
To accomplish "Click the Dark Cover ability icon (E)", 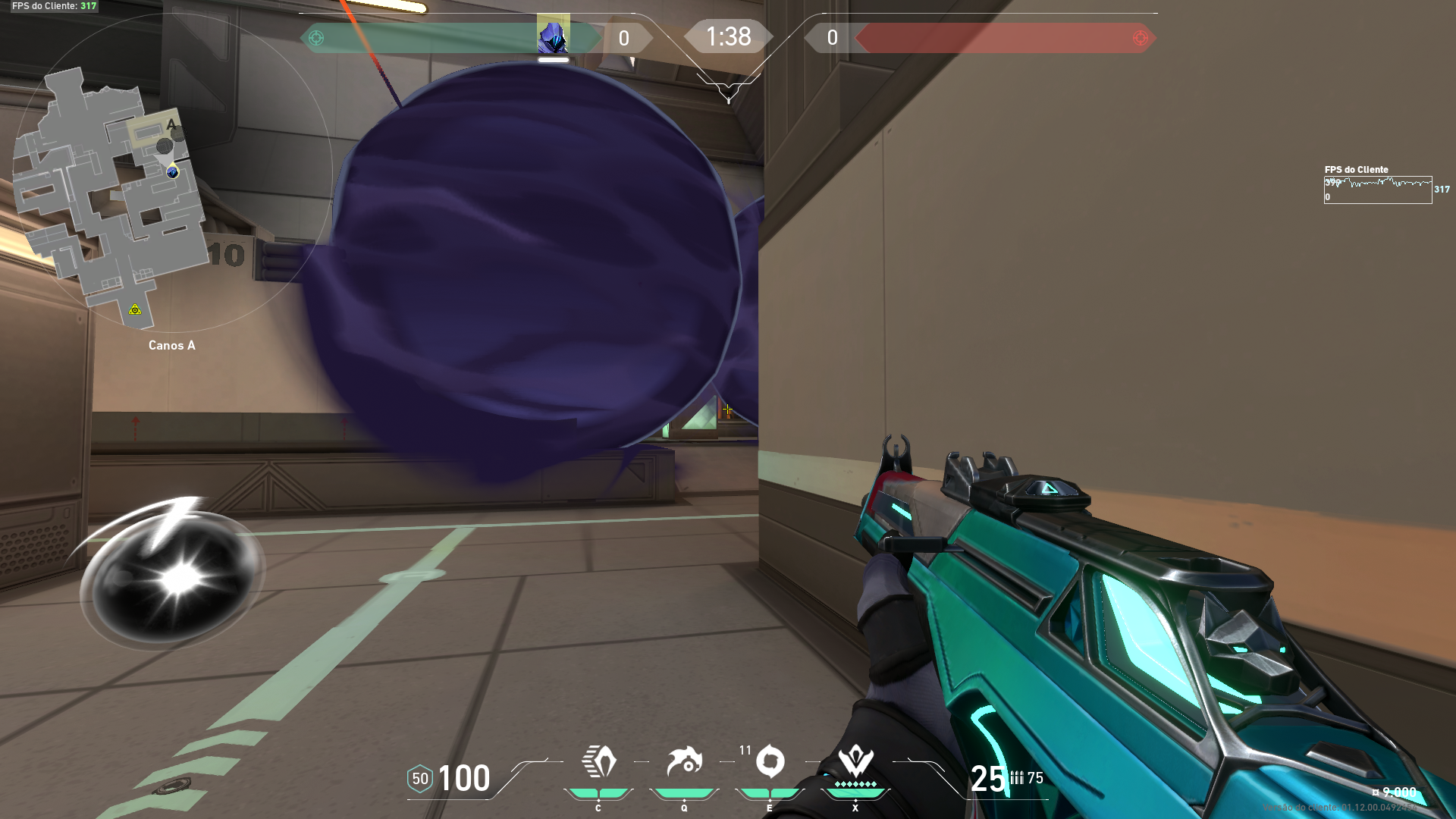I will coord(770,761).
